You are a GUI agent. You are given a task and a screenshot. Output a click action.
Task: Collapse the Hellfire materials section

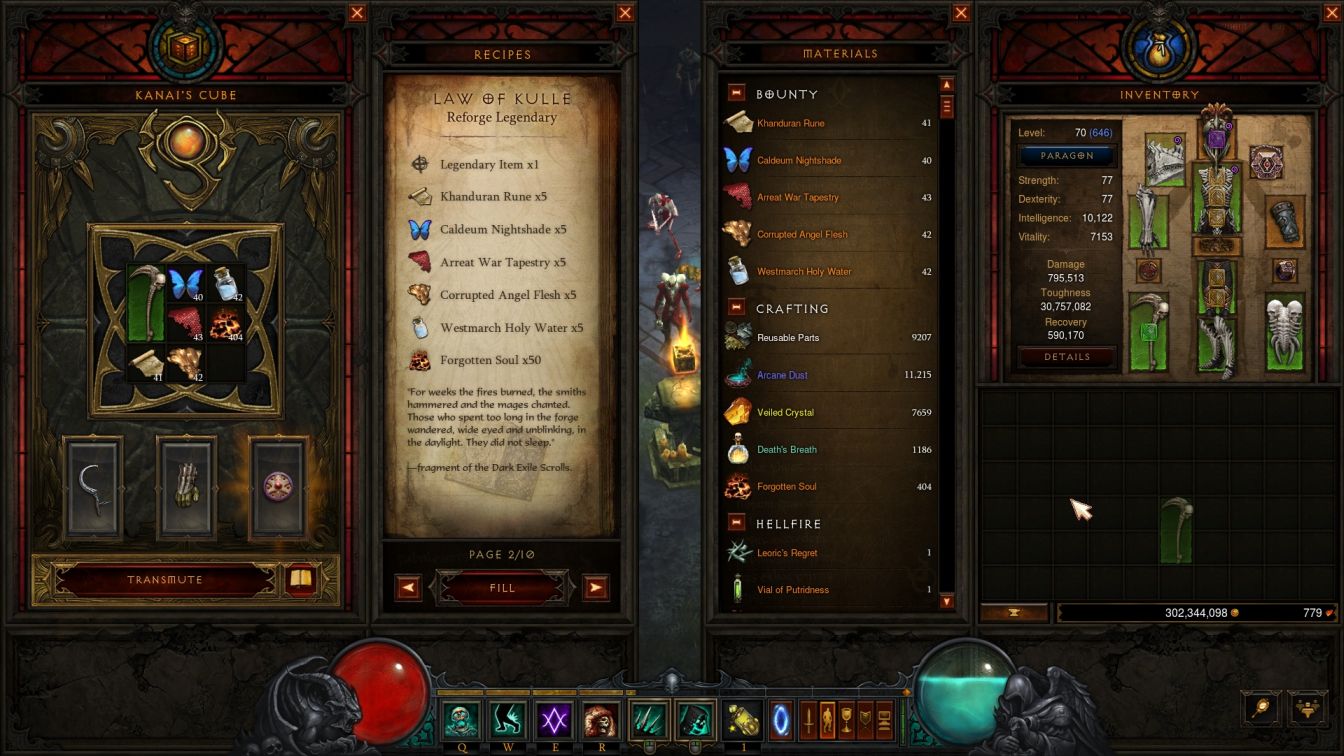click(737, 523)
